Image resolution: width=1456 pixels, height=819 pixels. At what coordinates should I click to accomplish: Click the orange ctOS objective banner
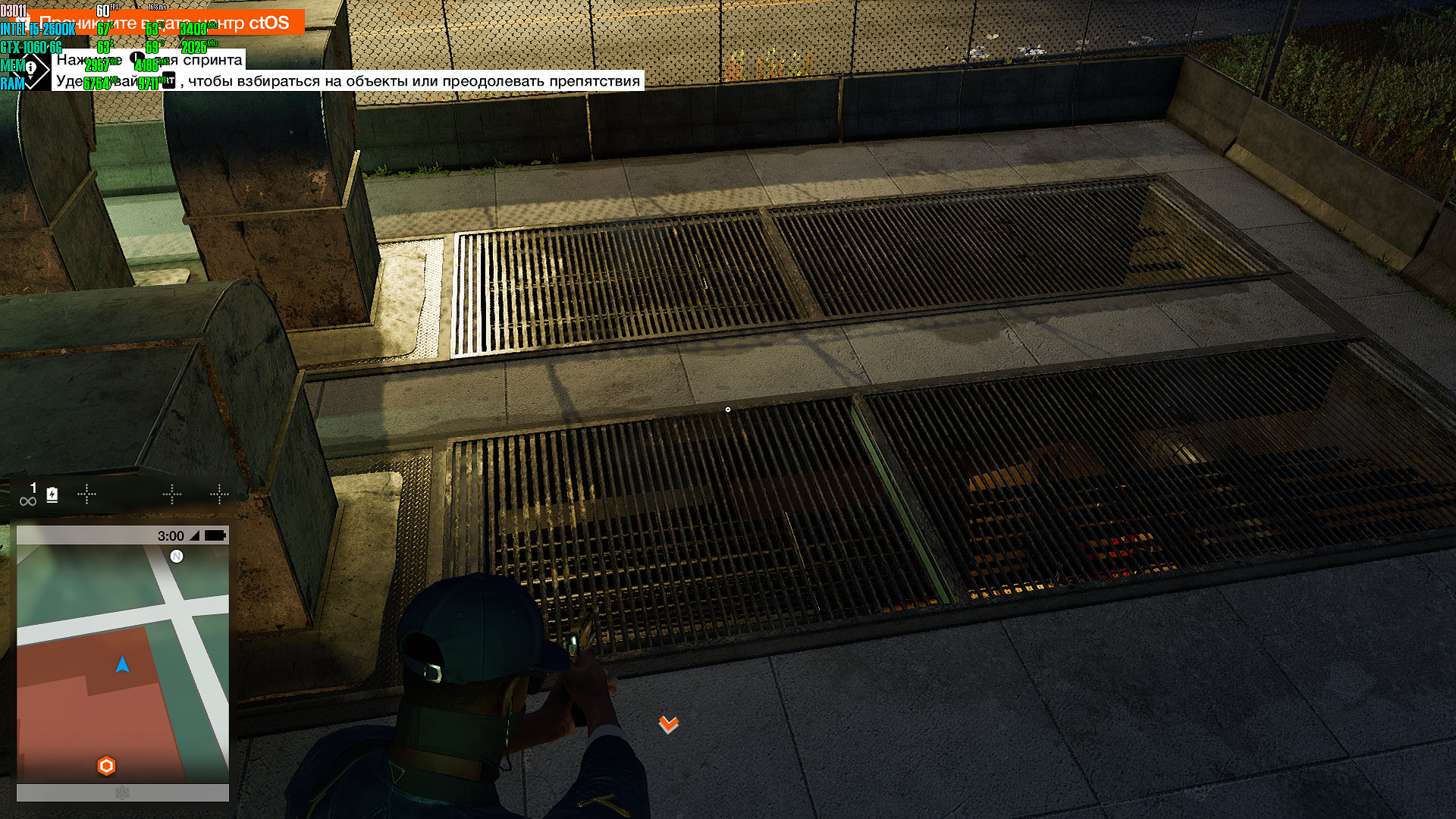tap(167, 23)
